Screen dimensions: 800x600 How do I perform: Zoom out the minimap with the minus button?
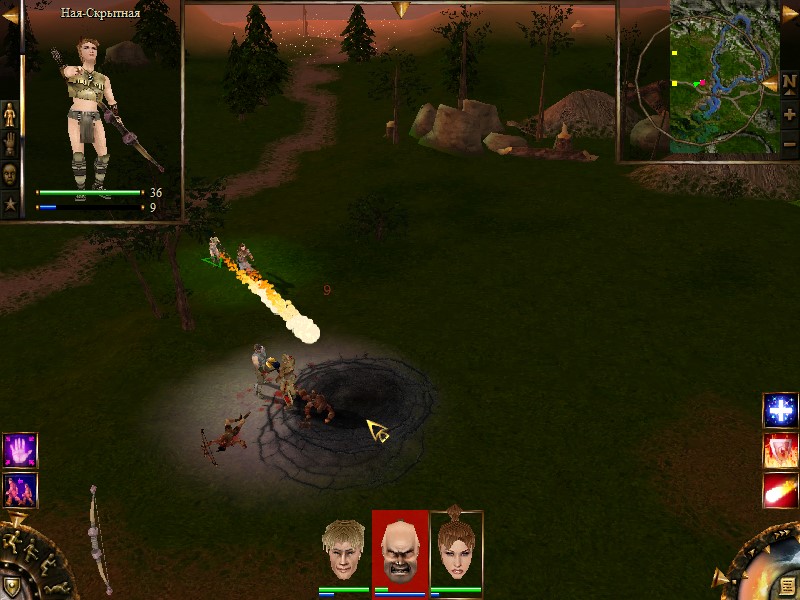pyautogui.click(x=789, y=145)
